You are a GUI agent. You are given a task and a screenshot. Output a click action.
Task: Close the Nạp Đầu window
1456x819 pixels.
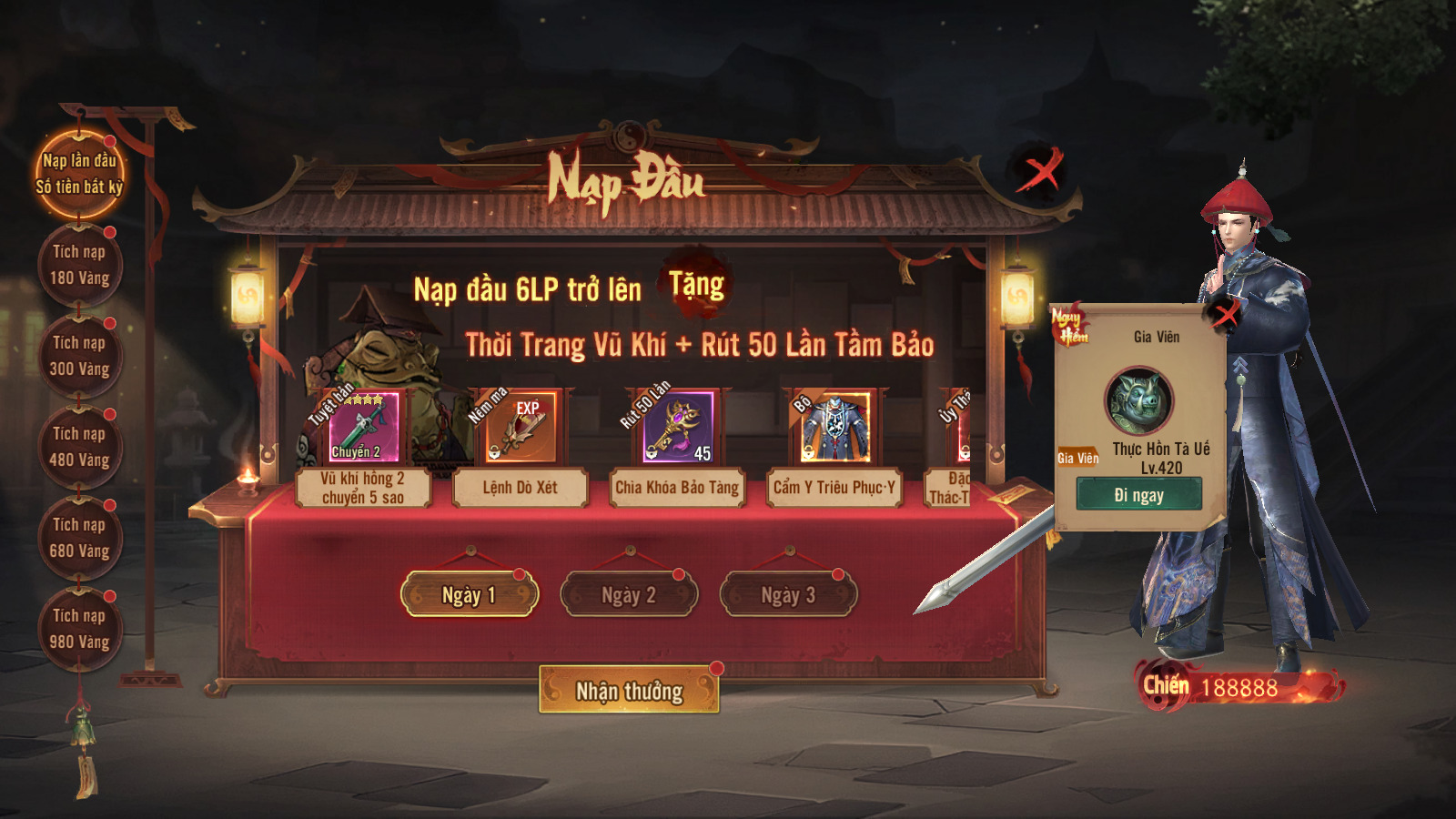pos(1039,169)
